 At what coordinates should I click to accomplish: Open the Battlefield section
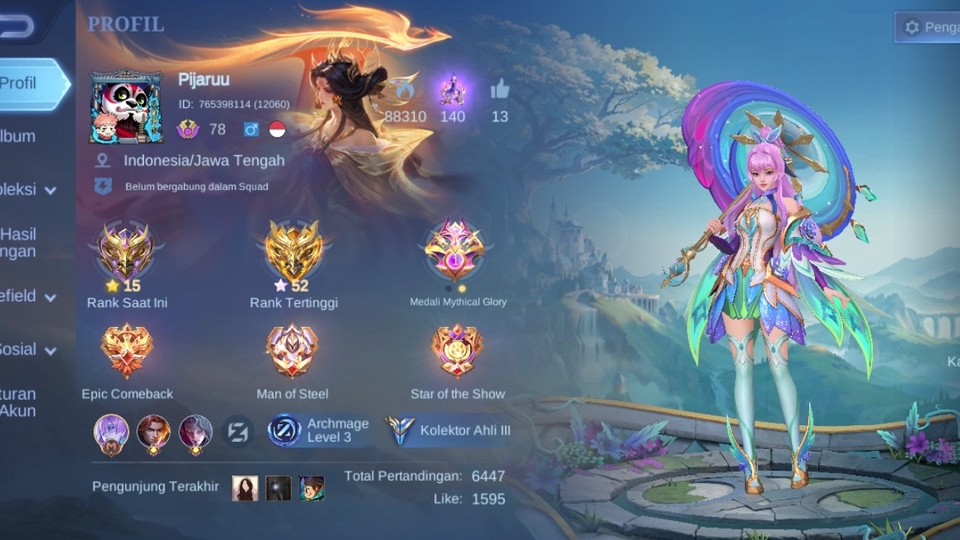click(x=28, y=296)
